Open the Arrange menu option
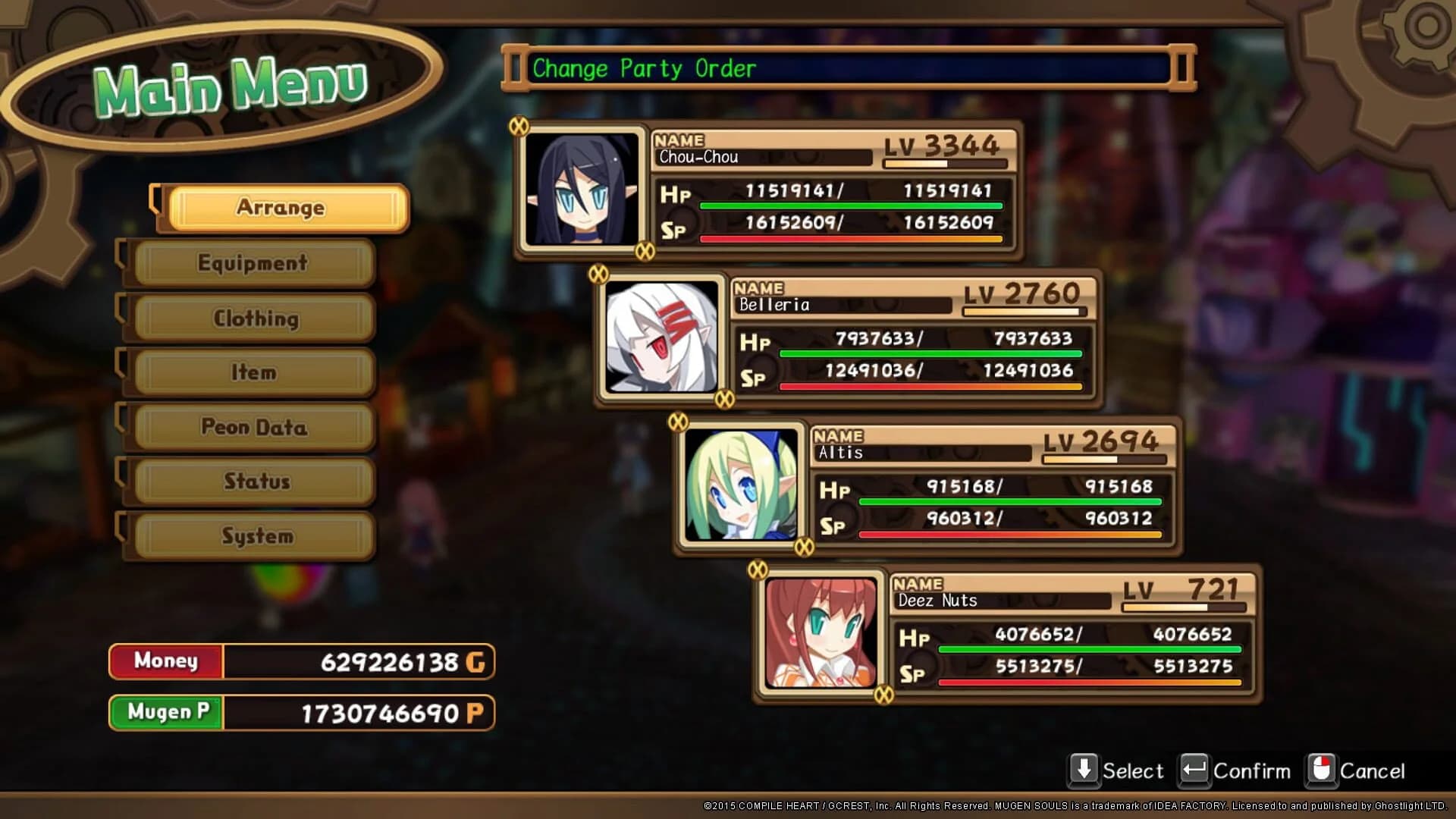This screenshot has height=819, width=1456. tap(281, 208)
